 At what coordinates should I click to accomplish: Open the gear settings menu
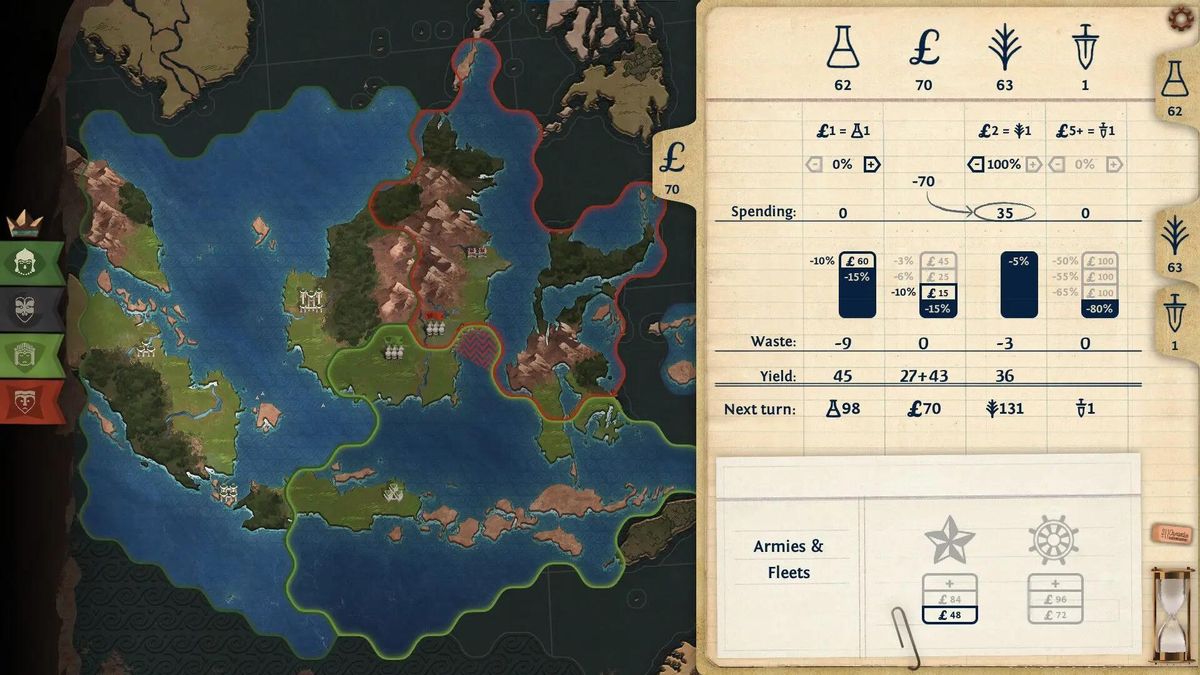(x=1183, y=18)
